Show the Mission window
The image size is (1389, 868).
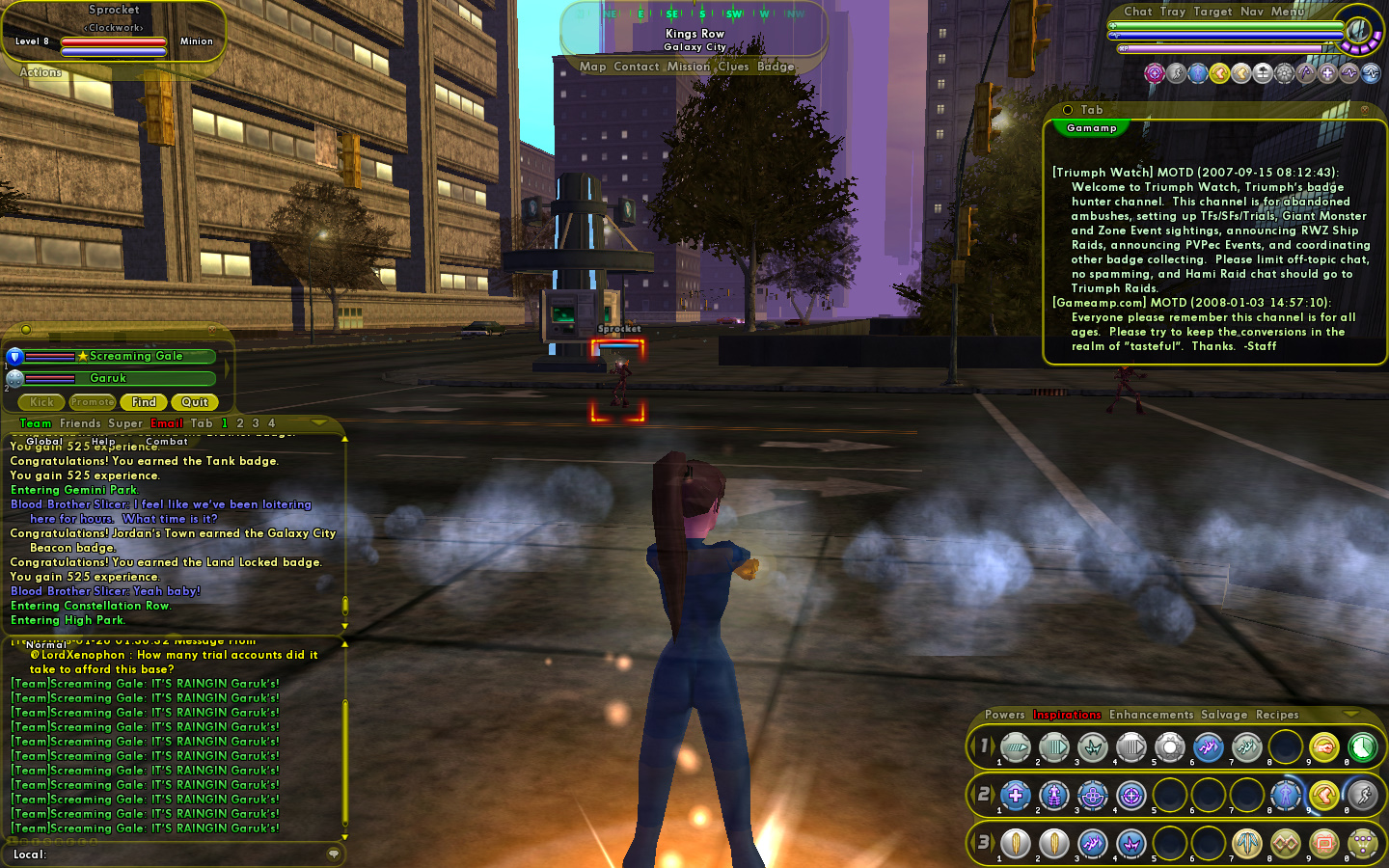[688, 67]
